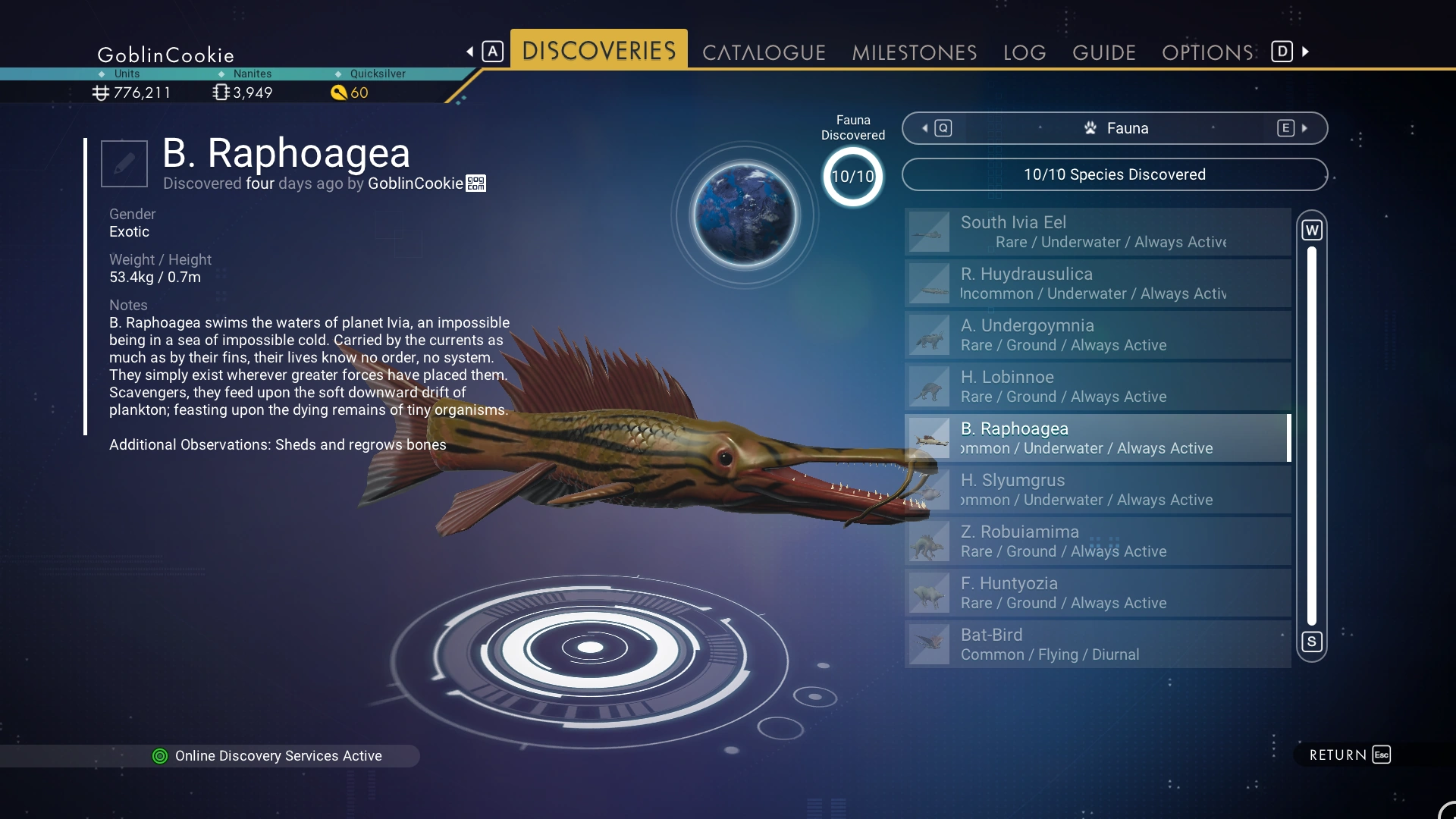Open the H. Slyumgrus entry
The height and width of the screenshot is (819, 1456).
click(x=1097, y=490)
